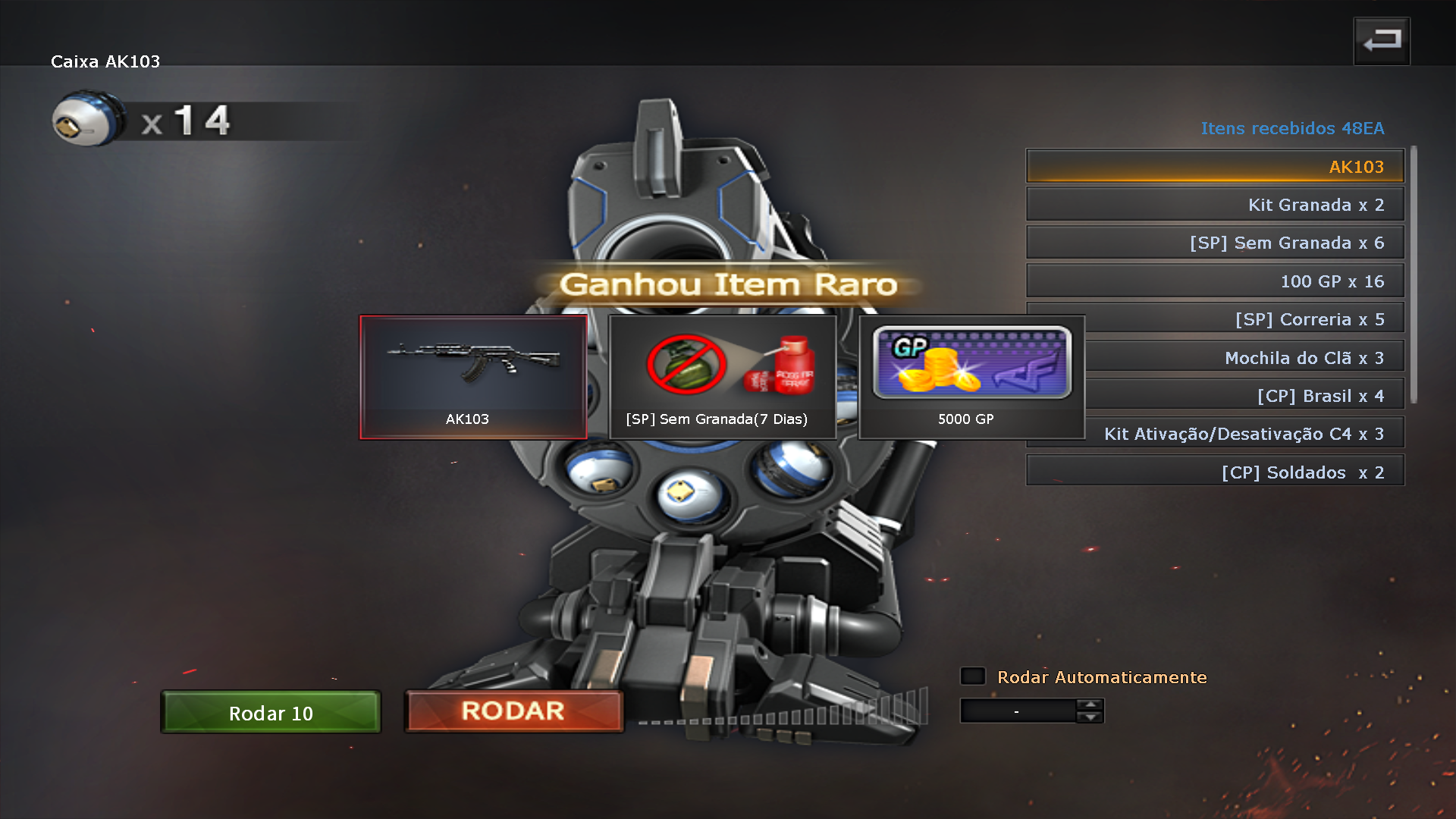The image size is (1456, 819).
Task: Choose the [CP] Brasil x 4 row
Action: click(1244, 396)
